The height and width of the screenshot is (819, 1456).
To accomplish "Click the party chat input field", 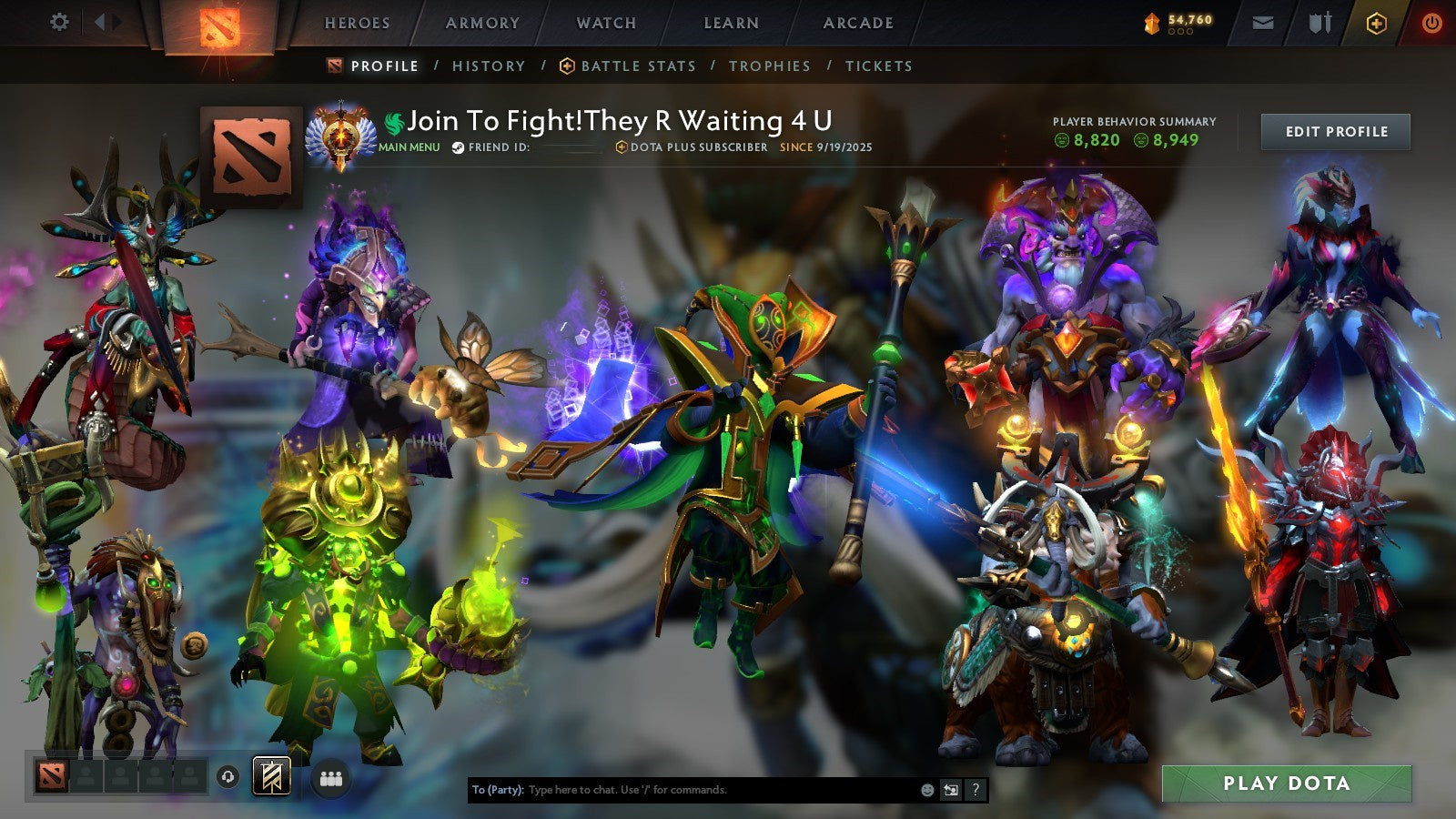I will 682,791.
